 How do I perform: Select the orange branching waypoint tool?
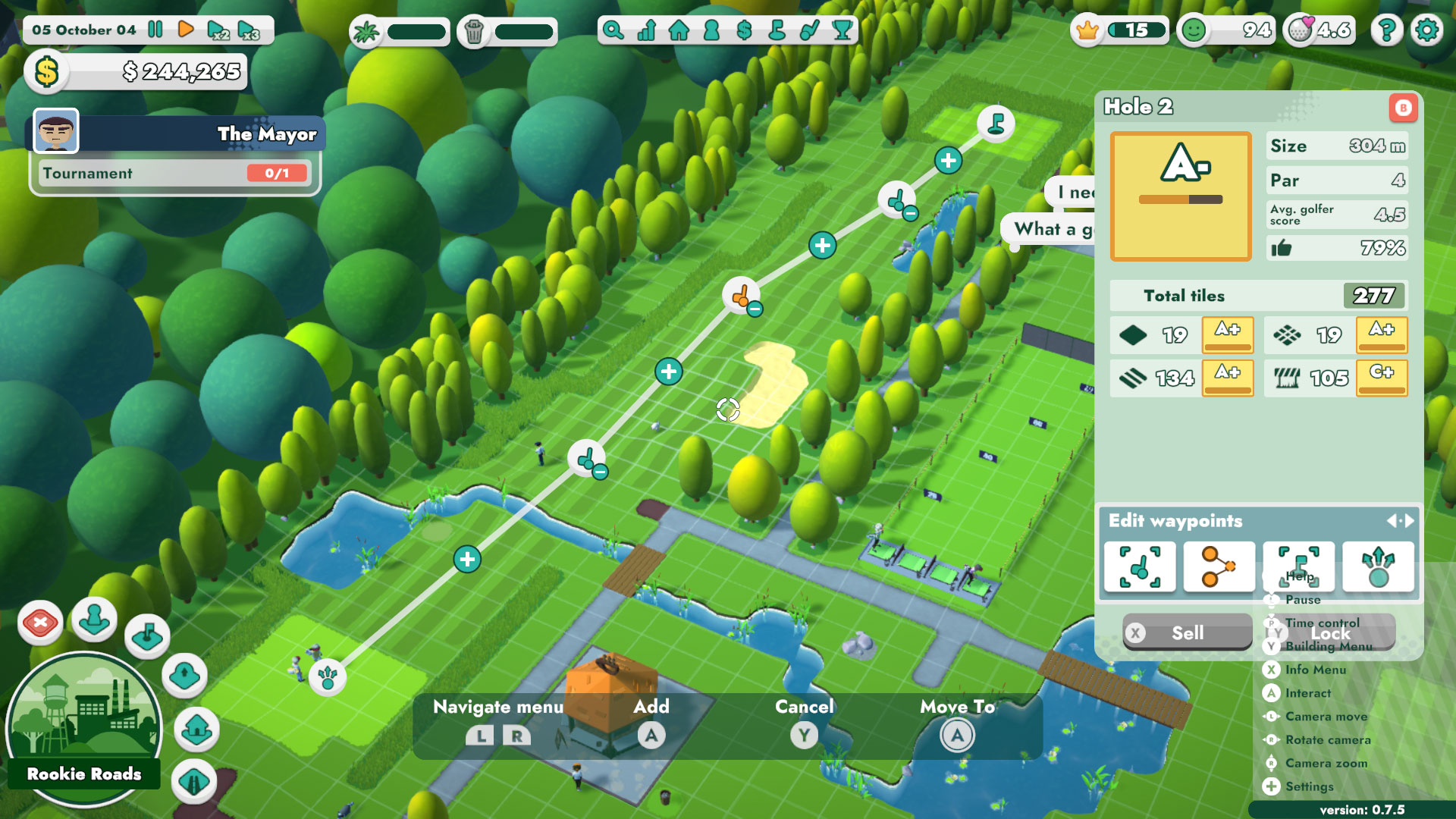coord(1219,566)
